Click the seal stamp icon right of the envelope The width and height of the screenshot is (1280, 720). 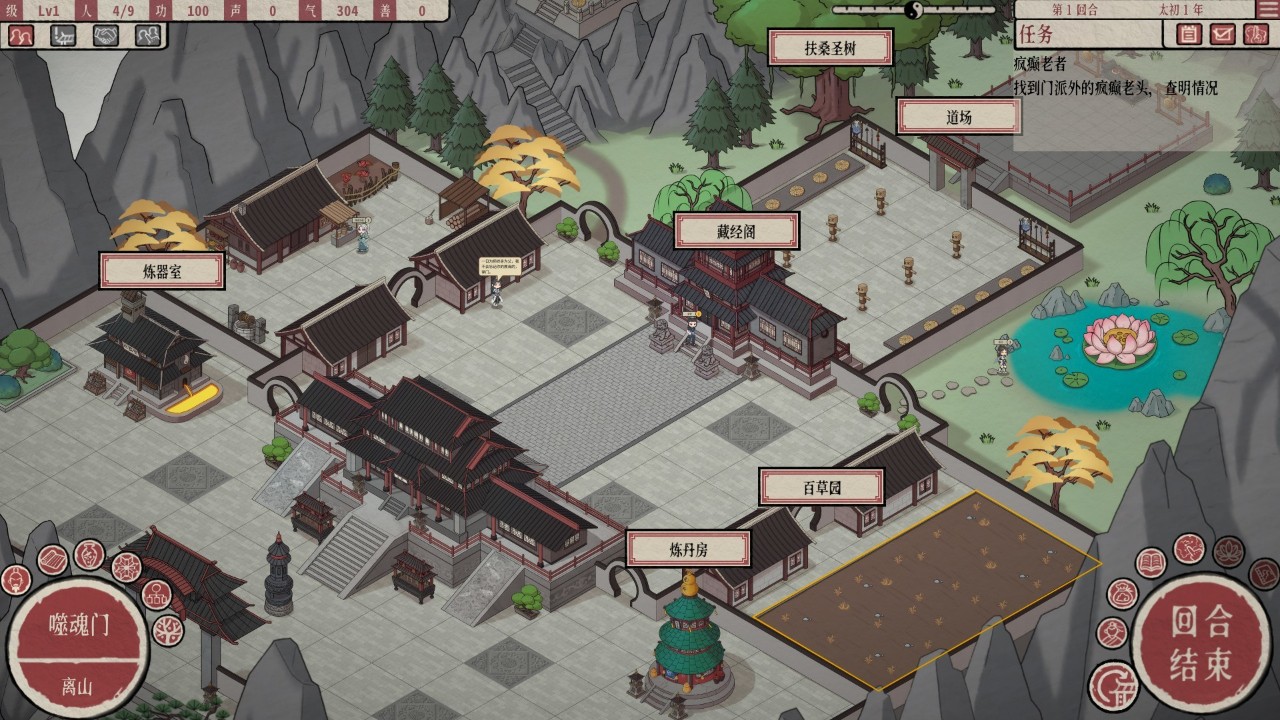[1254, 34]
